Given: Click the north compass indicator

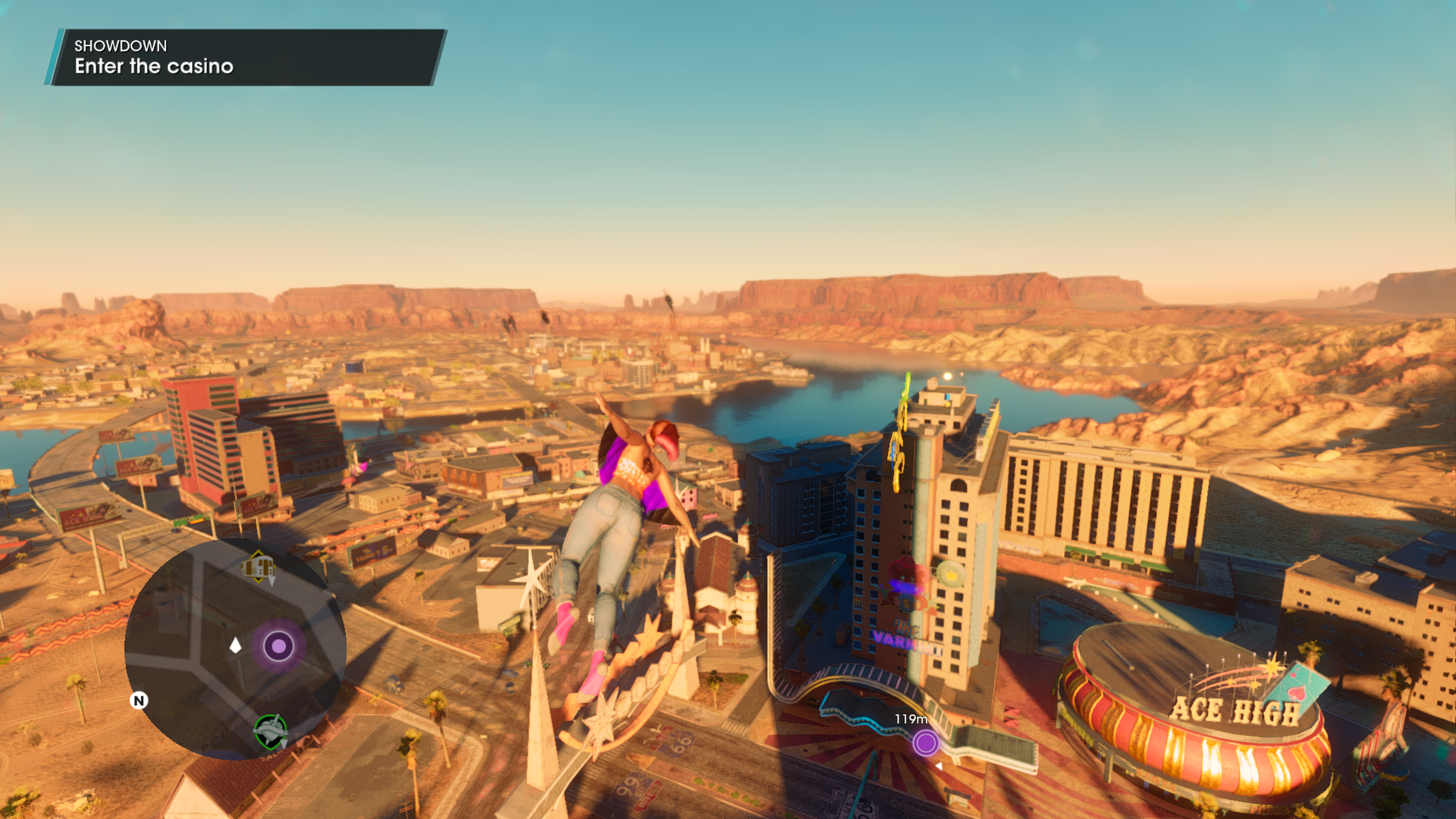Looking at the screenshot, I should 139,701.
